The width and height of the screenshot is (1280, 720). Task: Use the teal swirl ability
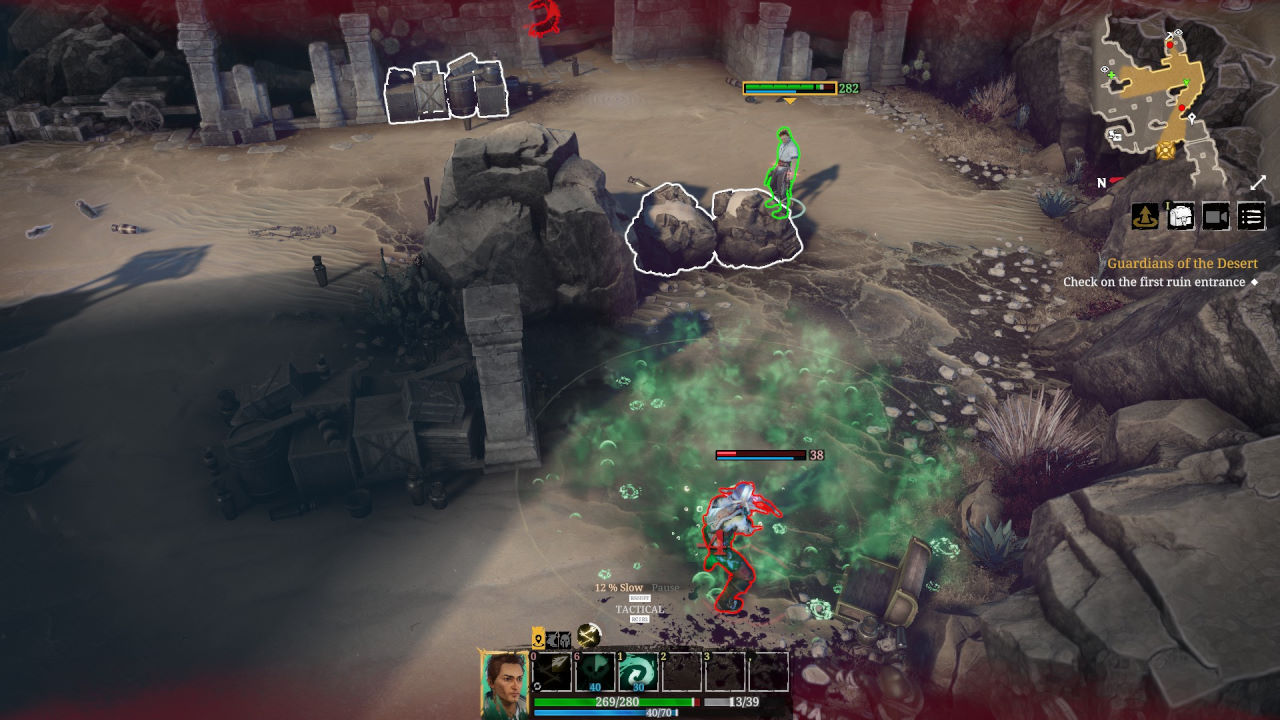point(638,671)
